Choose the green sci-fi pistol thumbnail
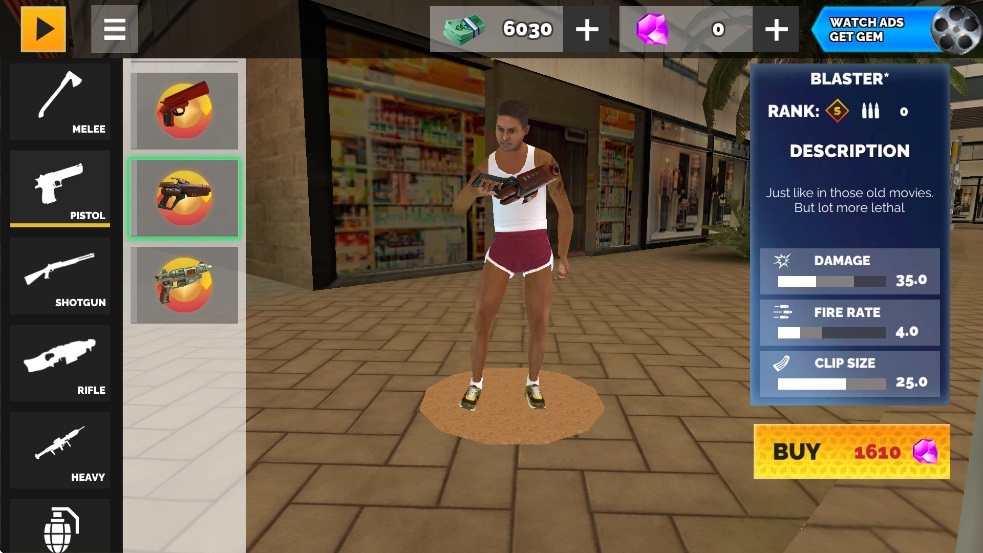983x553 pixels. coord(184,285)
